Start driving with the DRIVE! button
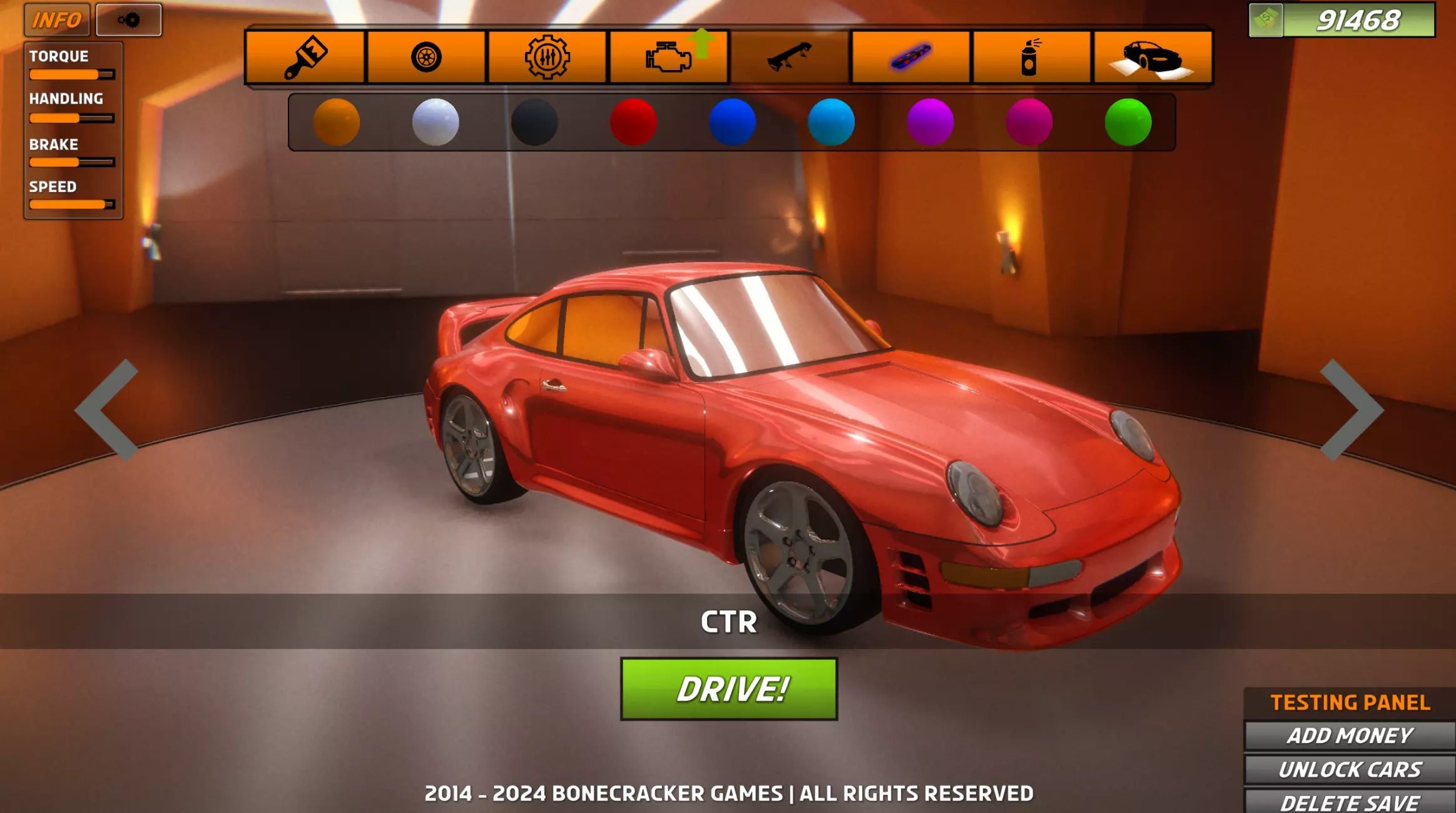 728,689
